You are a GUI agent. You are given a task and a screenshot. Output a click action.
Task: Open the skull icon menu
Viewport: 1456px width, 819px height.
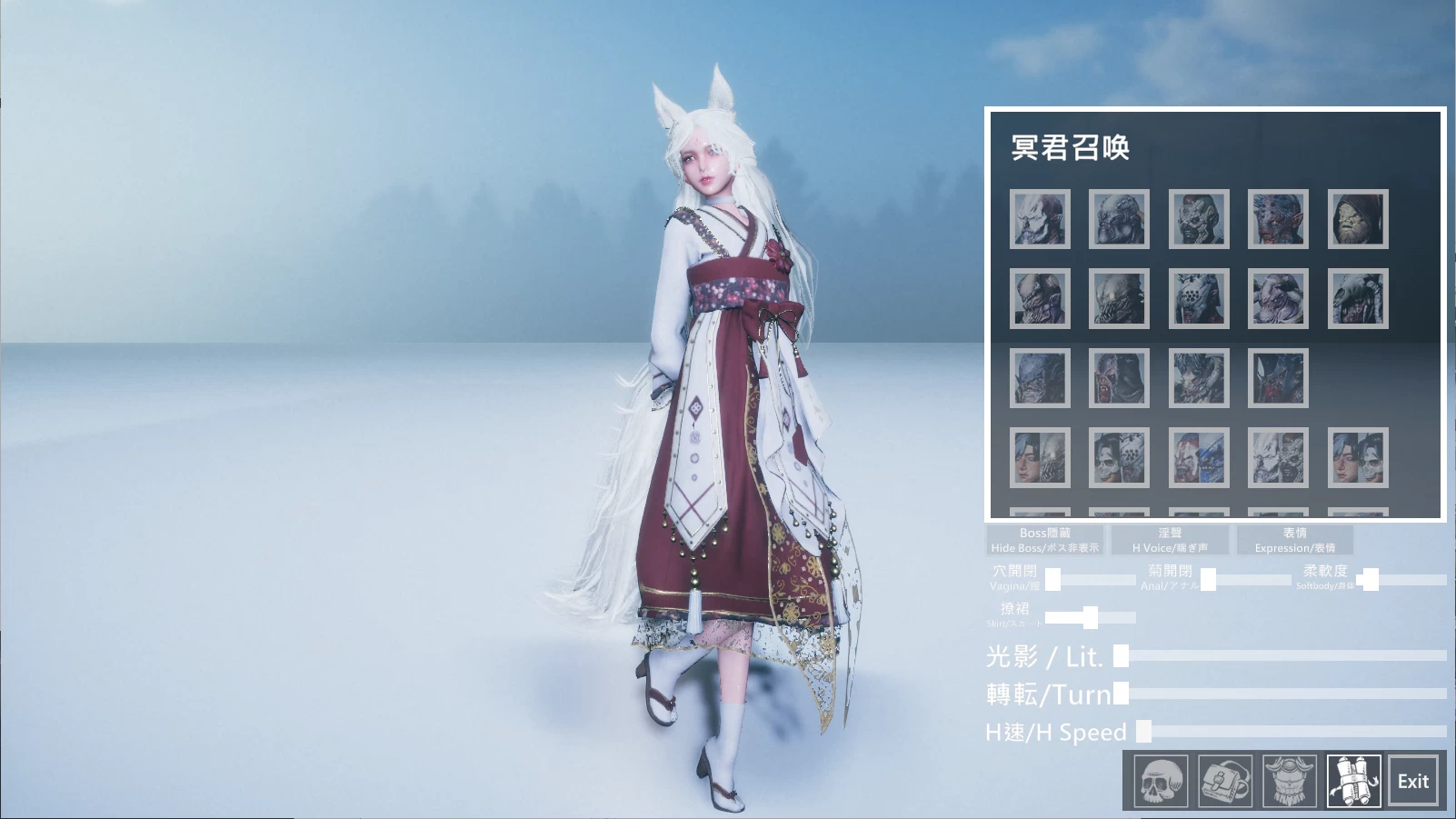click(1161, 781)
